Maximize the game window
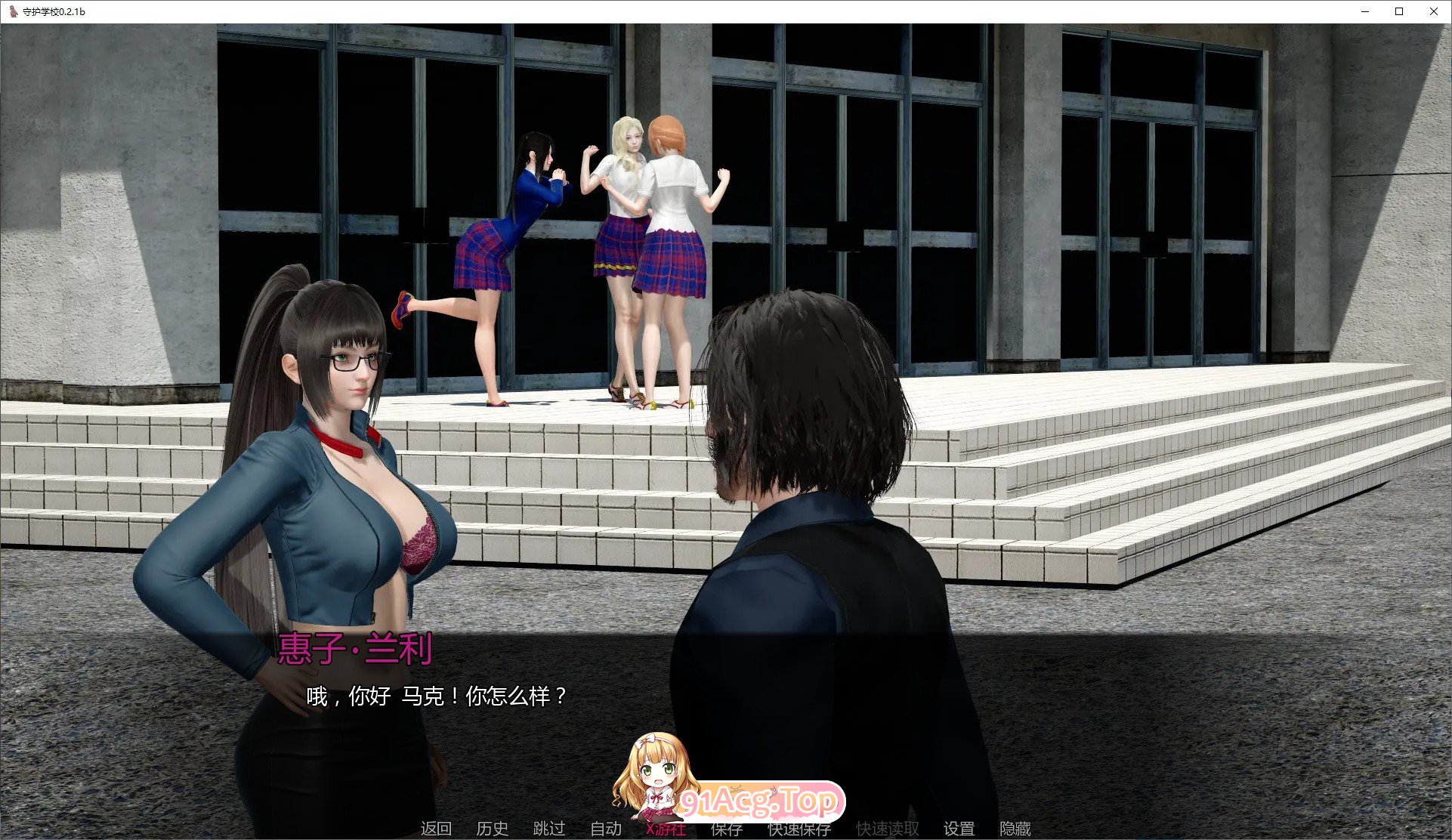Image resolution: width=1452 pixels, height=840 pixels. pos(1399,11)
